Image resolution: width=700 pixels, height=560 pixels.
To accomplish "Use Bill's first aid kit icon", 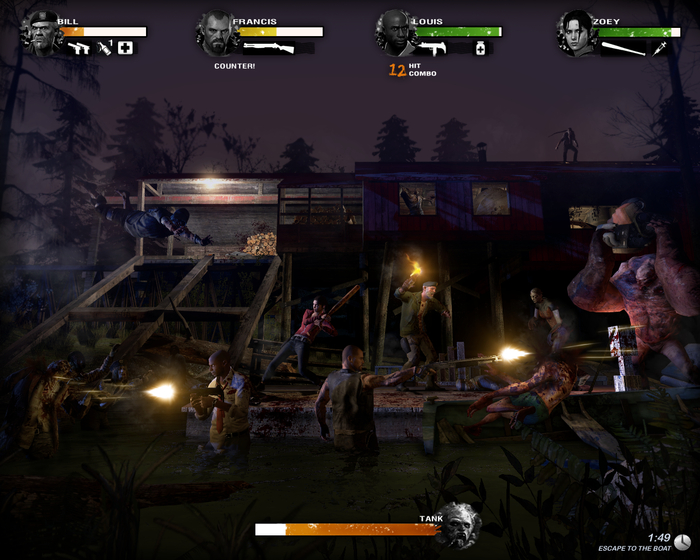I will point(125,47).
